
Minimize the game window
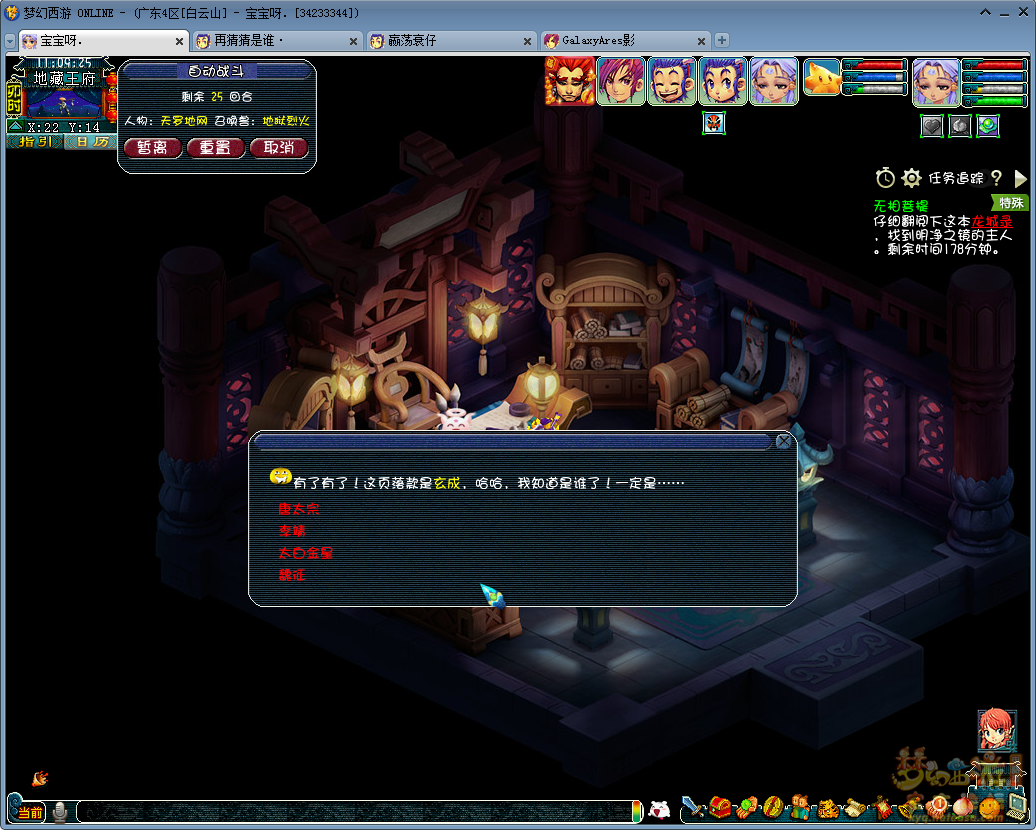(x=984, y=13)
